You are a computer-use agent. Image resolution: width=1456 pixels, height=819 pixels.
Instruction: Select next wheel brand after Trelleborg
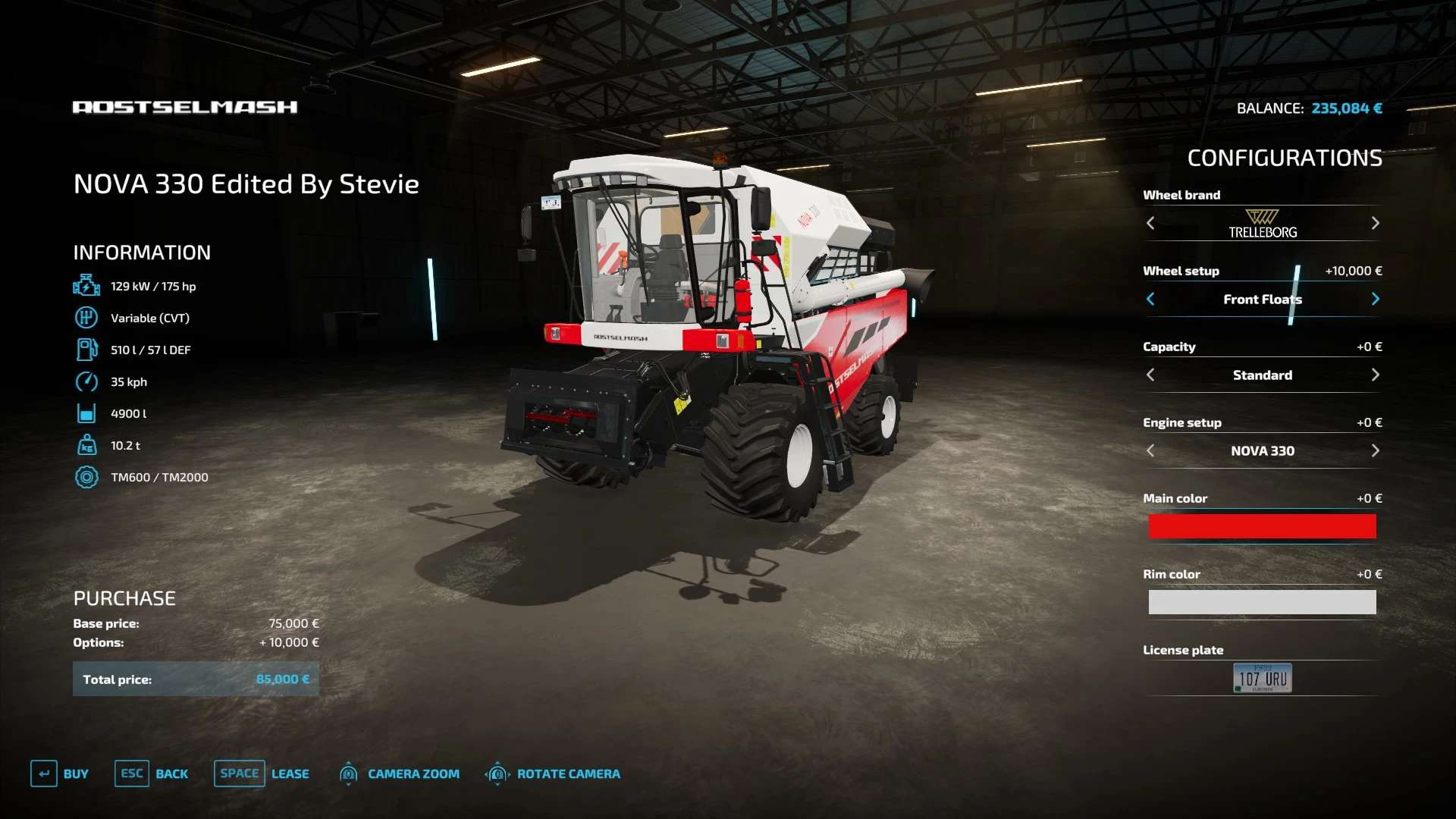coord(1375,223)
